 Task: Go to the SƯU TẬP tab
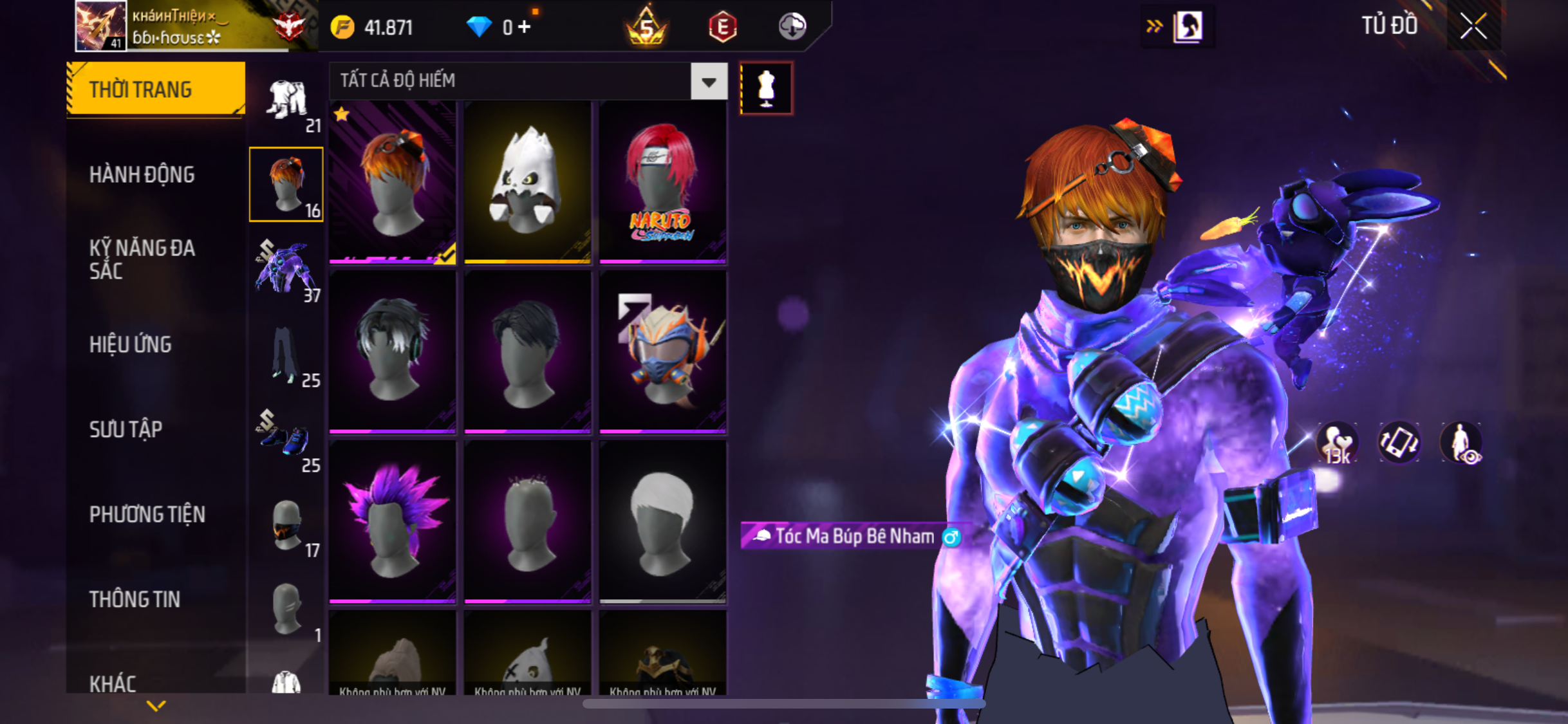tap(126, 429)
